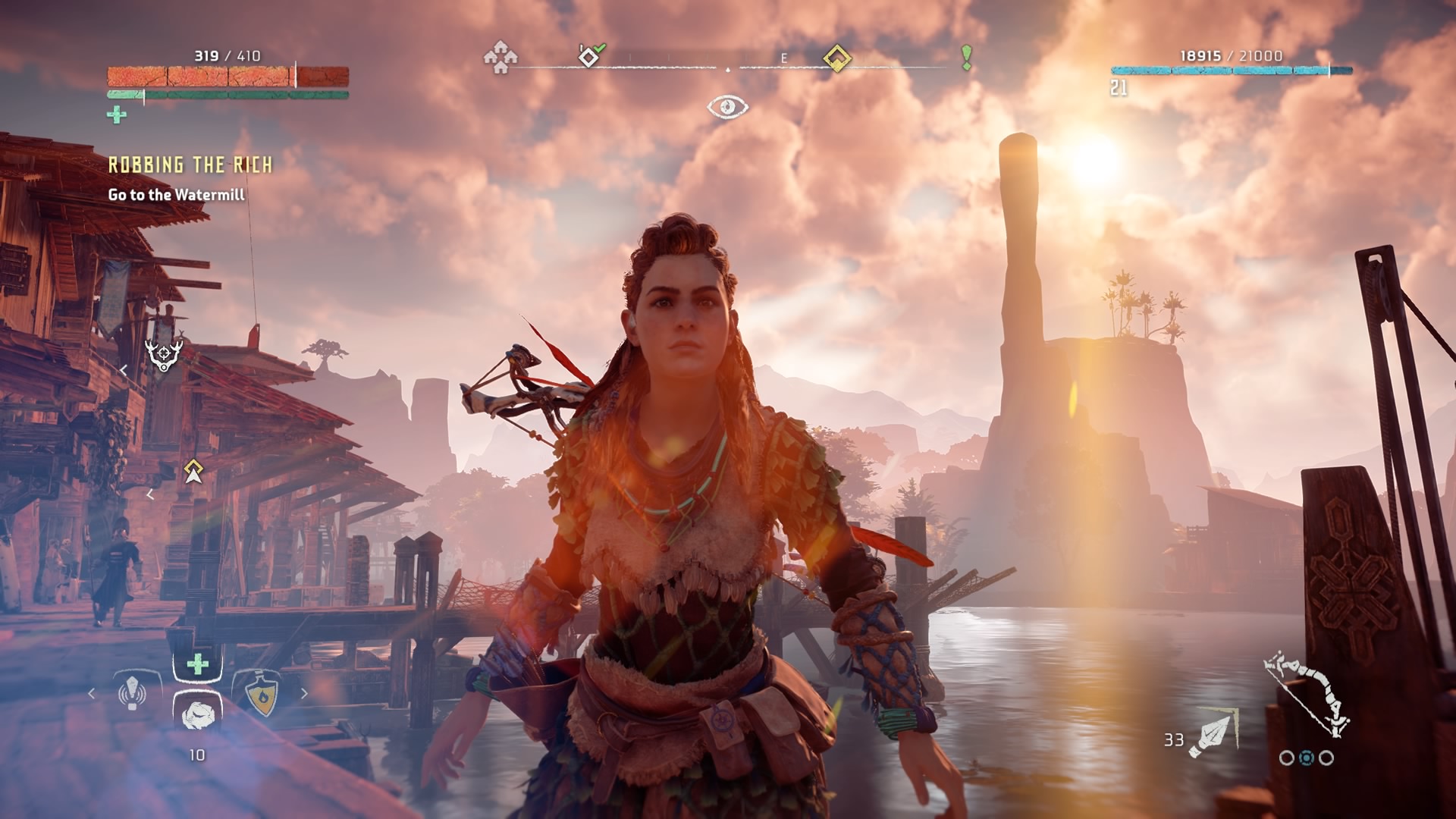The width and height of the screenshot is (1456, 819).
Task: Select the rock item slot
Action: pos(198,713)
